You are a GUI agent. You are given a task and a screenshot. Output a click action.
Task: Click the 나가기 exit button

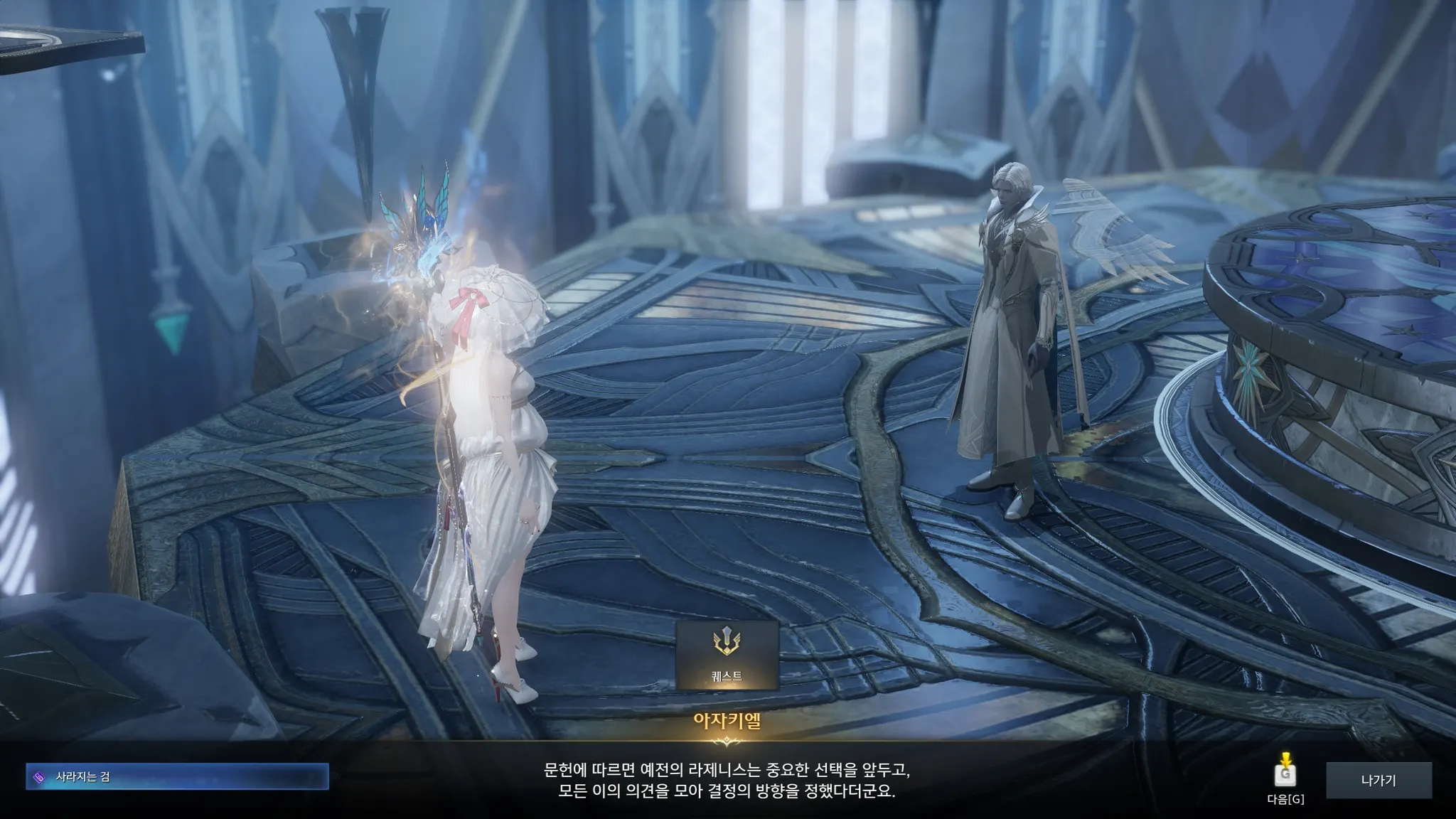[1378, 780]
